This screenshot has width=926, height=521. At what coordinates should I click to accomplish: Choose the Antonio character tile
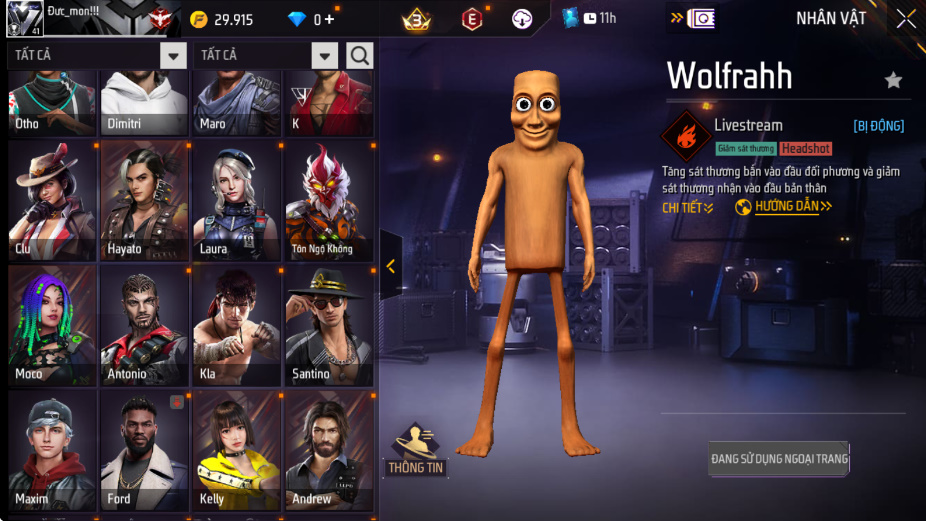click(x=144, y=325)
